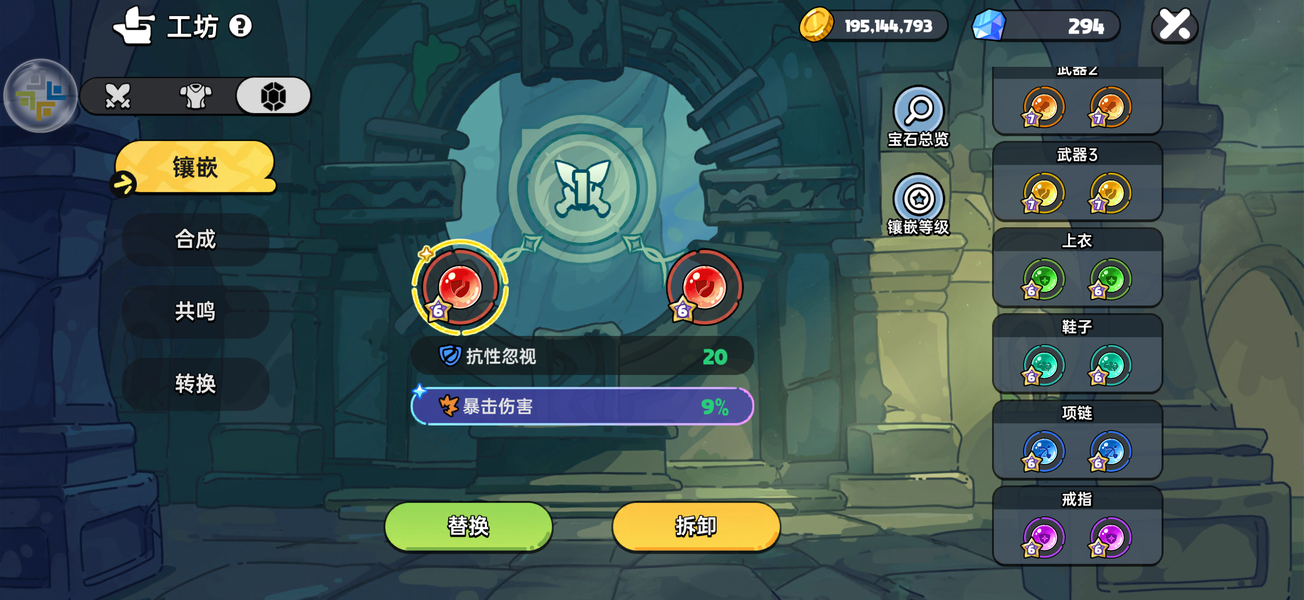Choose the 上衣 equipment gem row

click(x=1077, y=267)
